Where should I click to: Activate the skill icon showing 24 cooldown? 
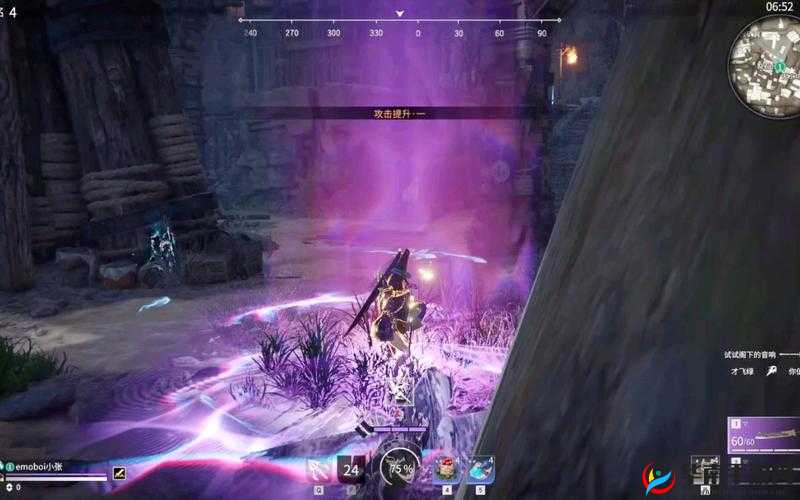[x=351, y=468]
